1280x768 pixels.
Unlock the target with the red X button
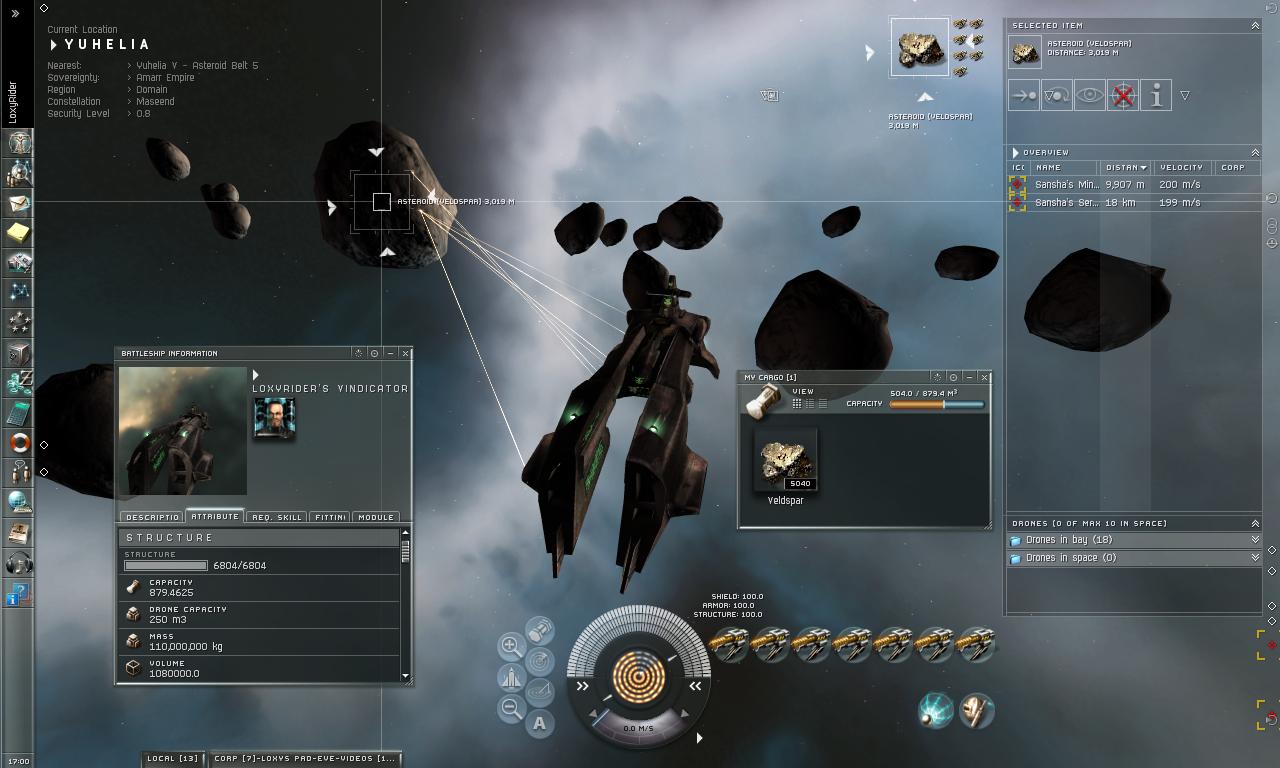tap(1123, 96)
